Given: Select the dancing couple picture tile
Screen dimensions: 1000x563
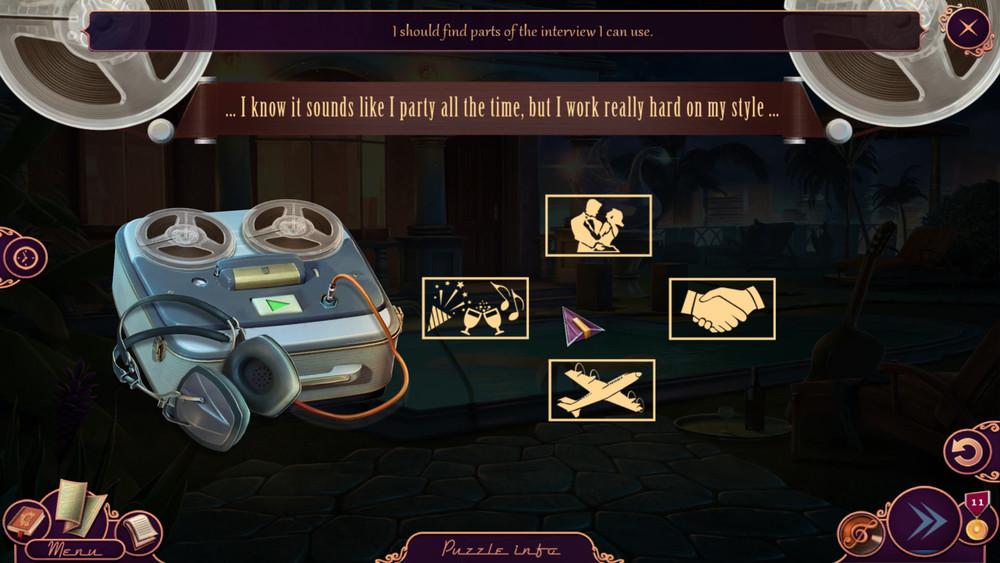Looking at the screenshot, I should click(x=598, y=225).
